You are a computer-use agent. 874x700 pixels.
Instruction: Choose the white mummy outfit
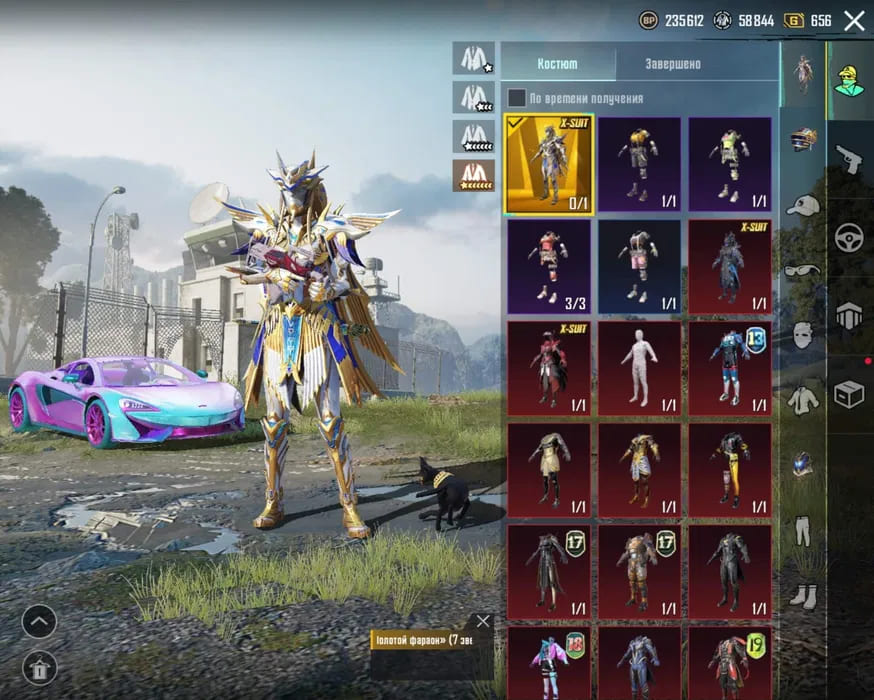point(640,367)
